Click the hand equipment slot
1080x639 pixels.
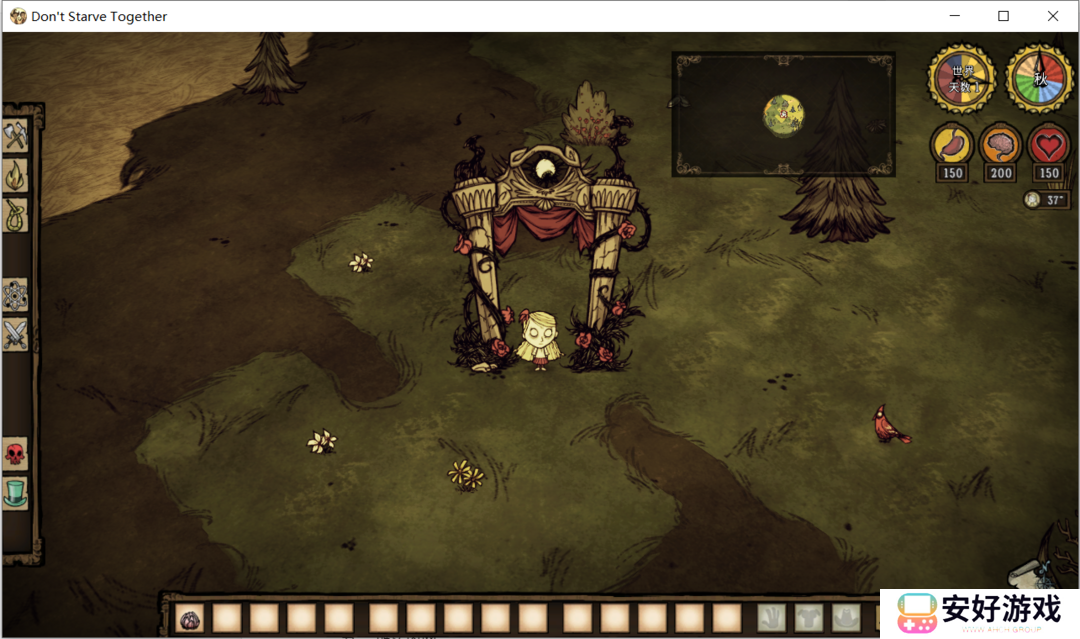[770, 618]
